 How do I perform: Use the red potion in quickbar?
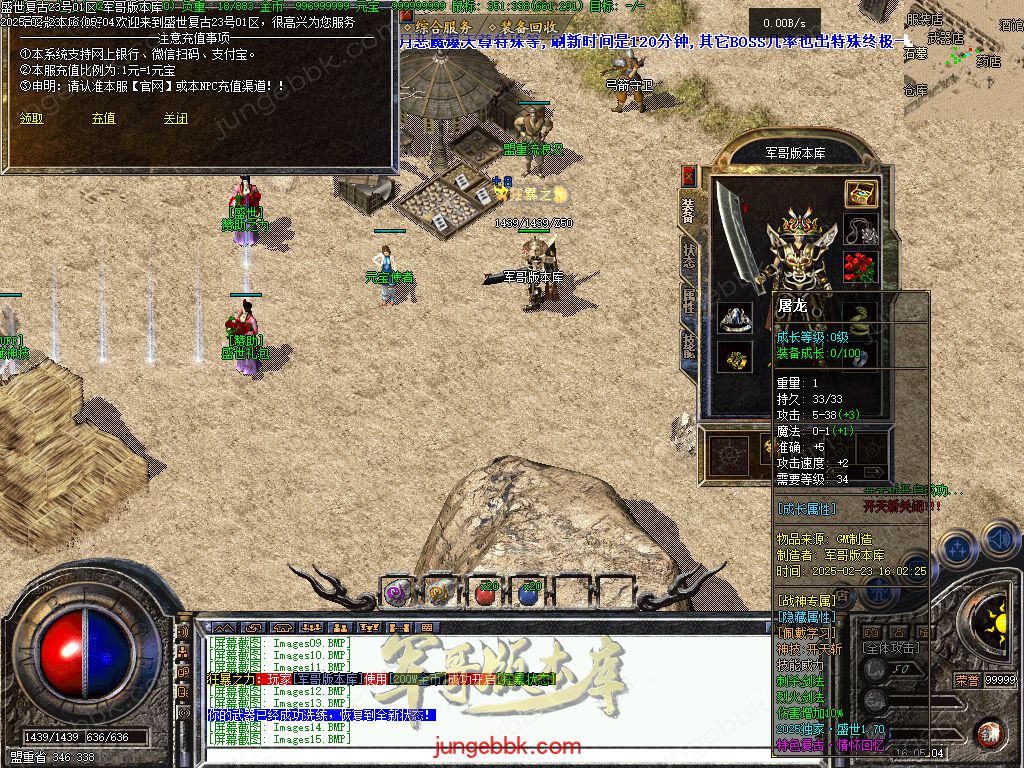(485, 592)
